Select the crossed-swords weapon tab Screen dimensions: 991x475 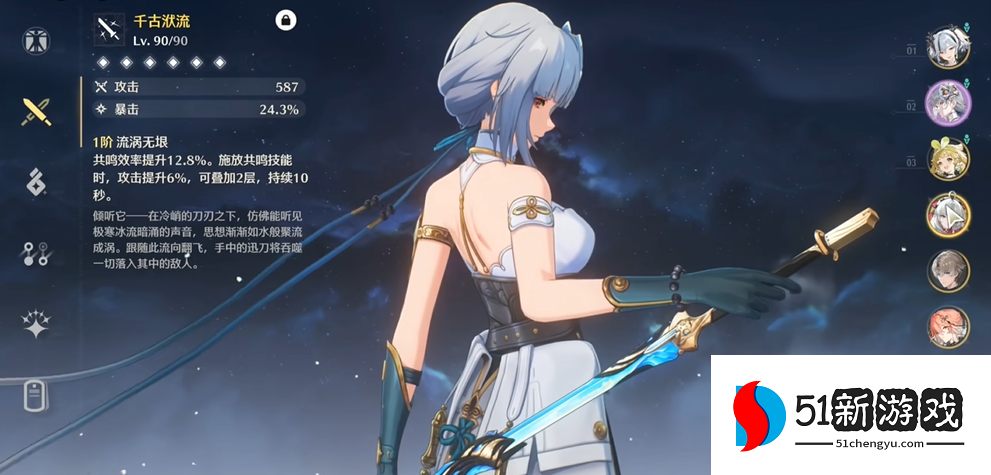37,111
